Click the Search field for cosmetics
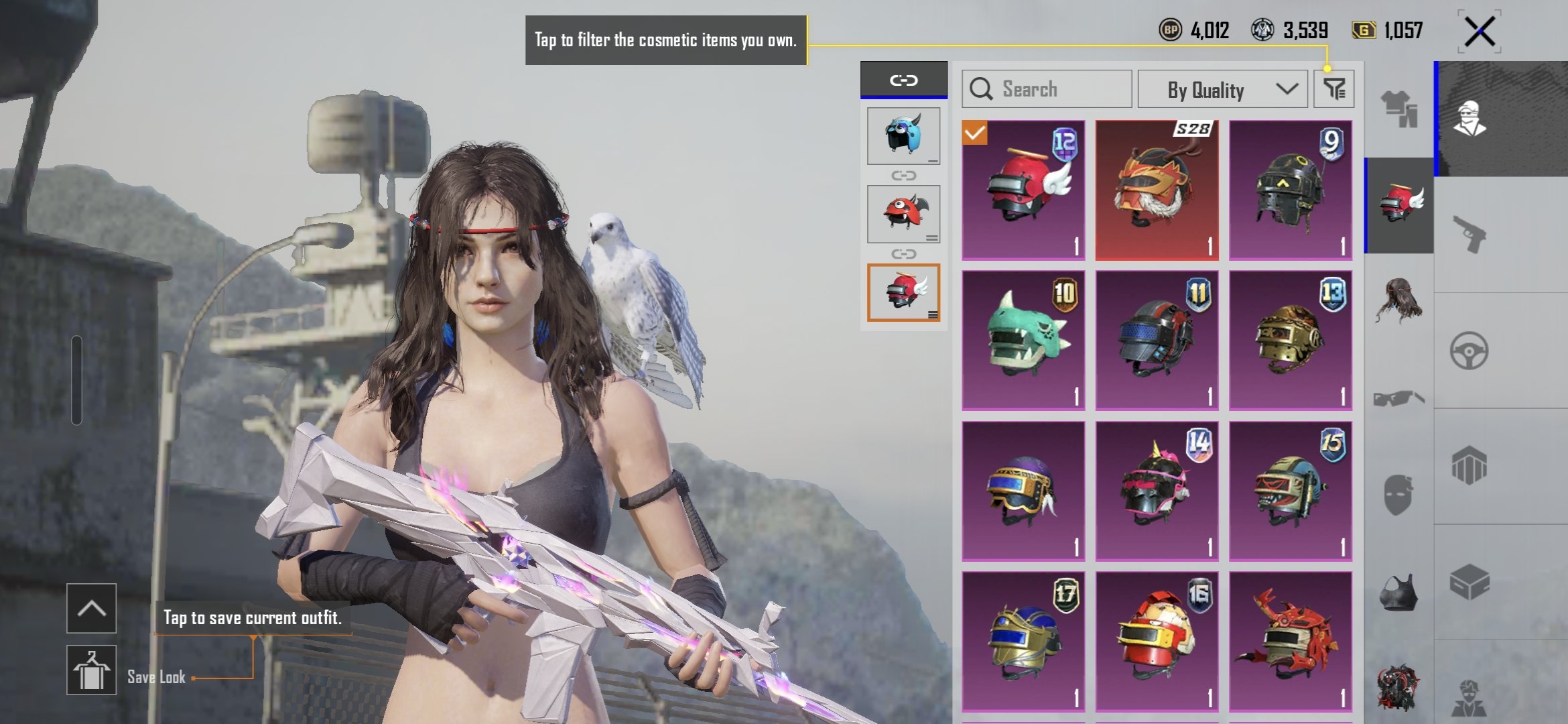Viewport: 1568px width, 724px height. [1047, 89]
